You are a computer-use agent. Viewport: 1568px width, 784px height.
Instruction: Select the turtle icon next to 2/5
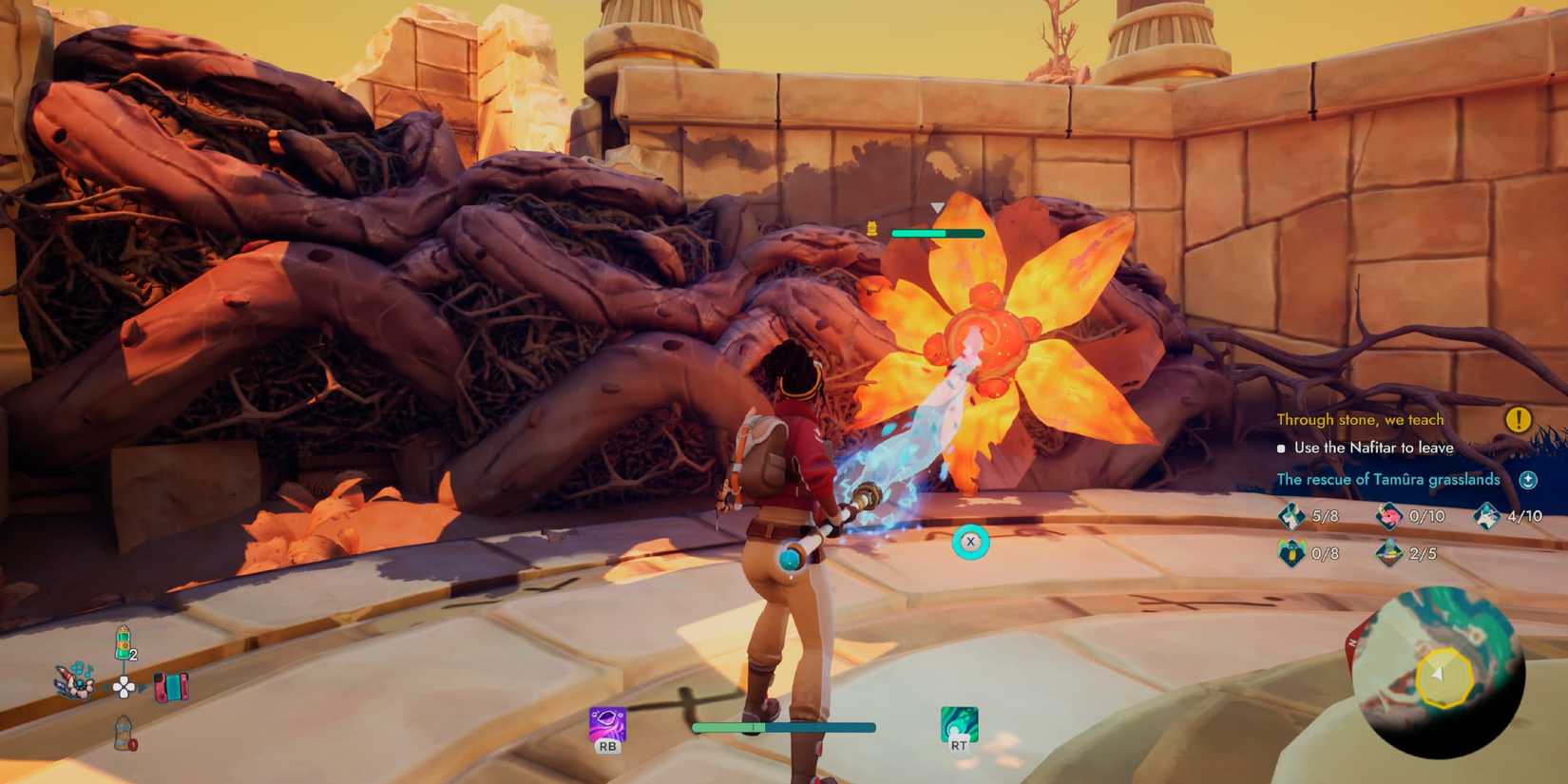click(x=1389, y=552)
